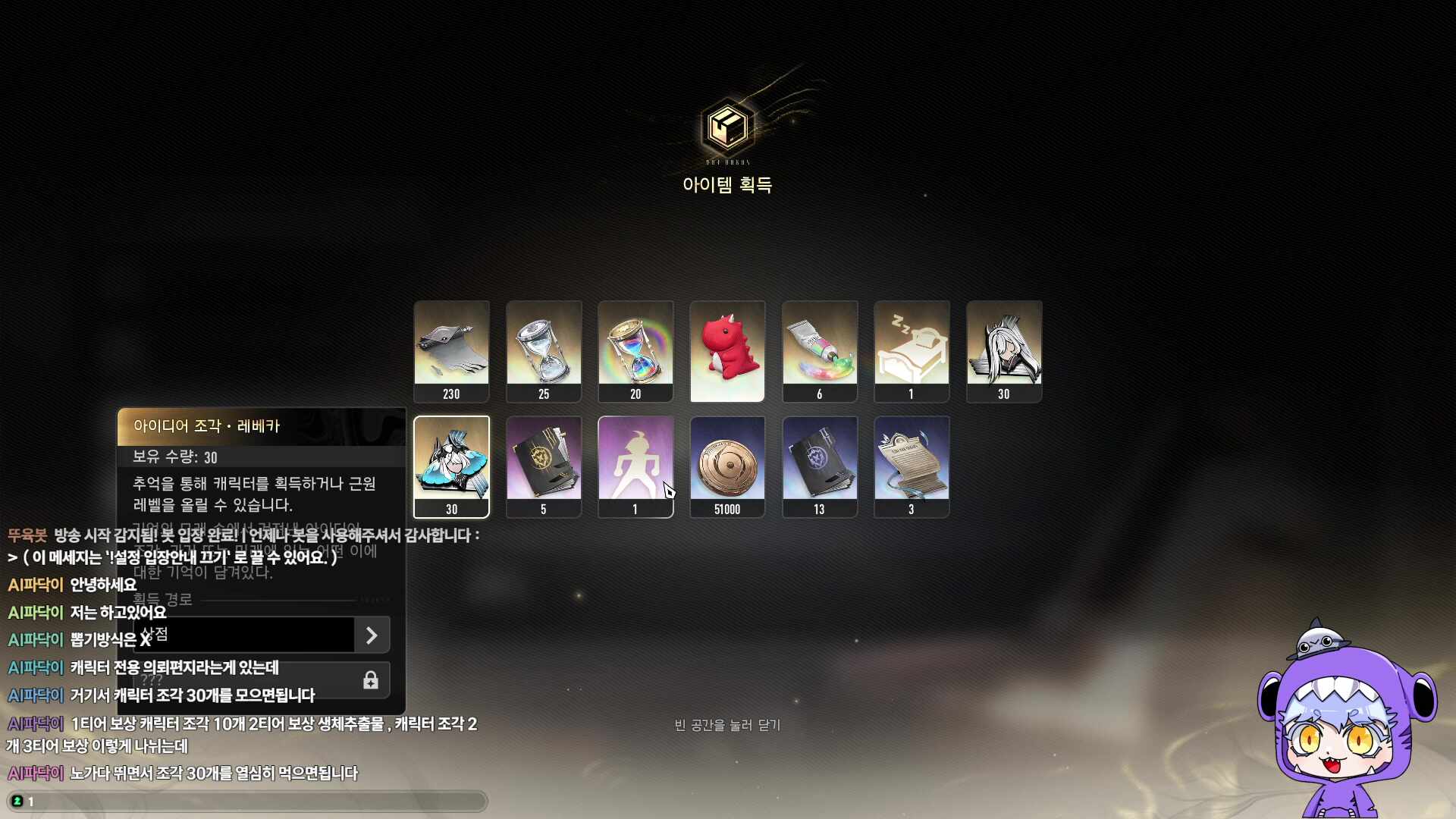Select the black book with purple emblem
This screenshot has width=1456, height=819.
820,466
